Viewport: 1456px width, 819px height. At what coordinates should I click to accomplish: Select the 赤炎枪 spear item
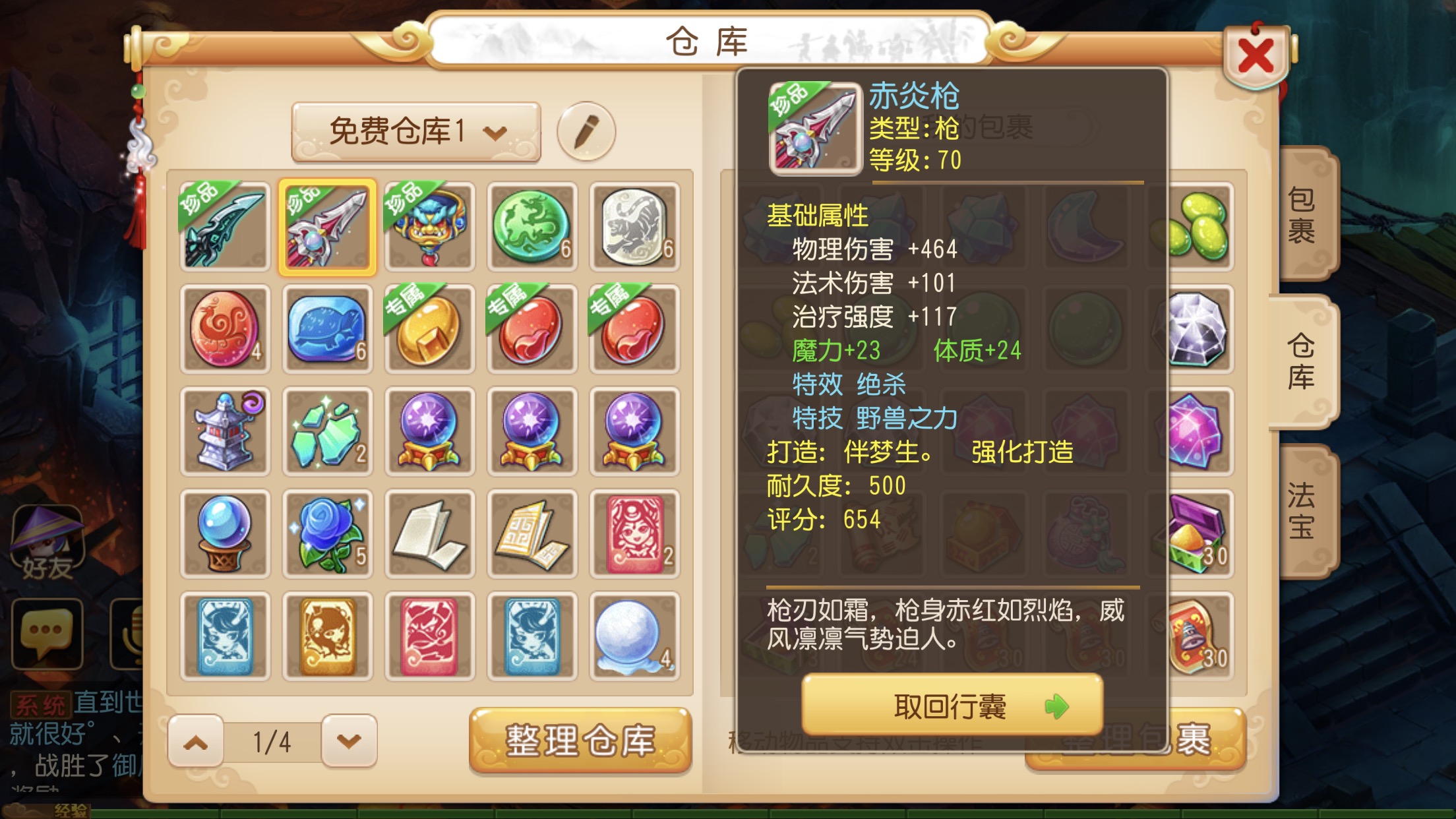(x=328, y=225)
